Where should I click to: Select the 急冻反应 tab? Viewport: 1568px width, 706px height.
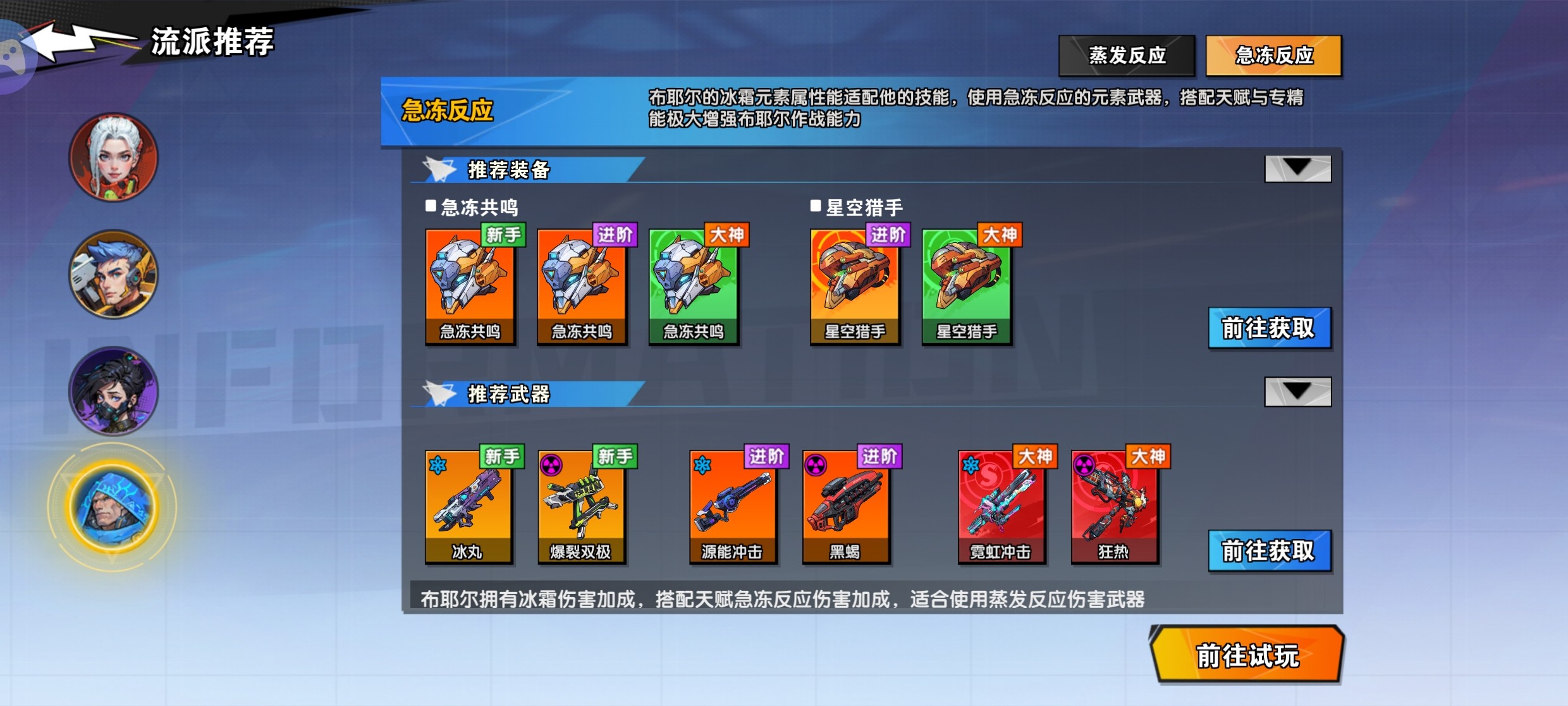(x=1273, y=56)
